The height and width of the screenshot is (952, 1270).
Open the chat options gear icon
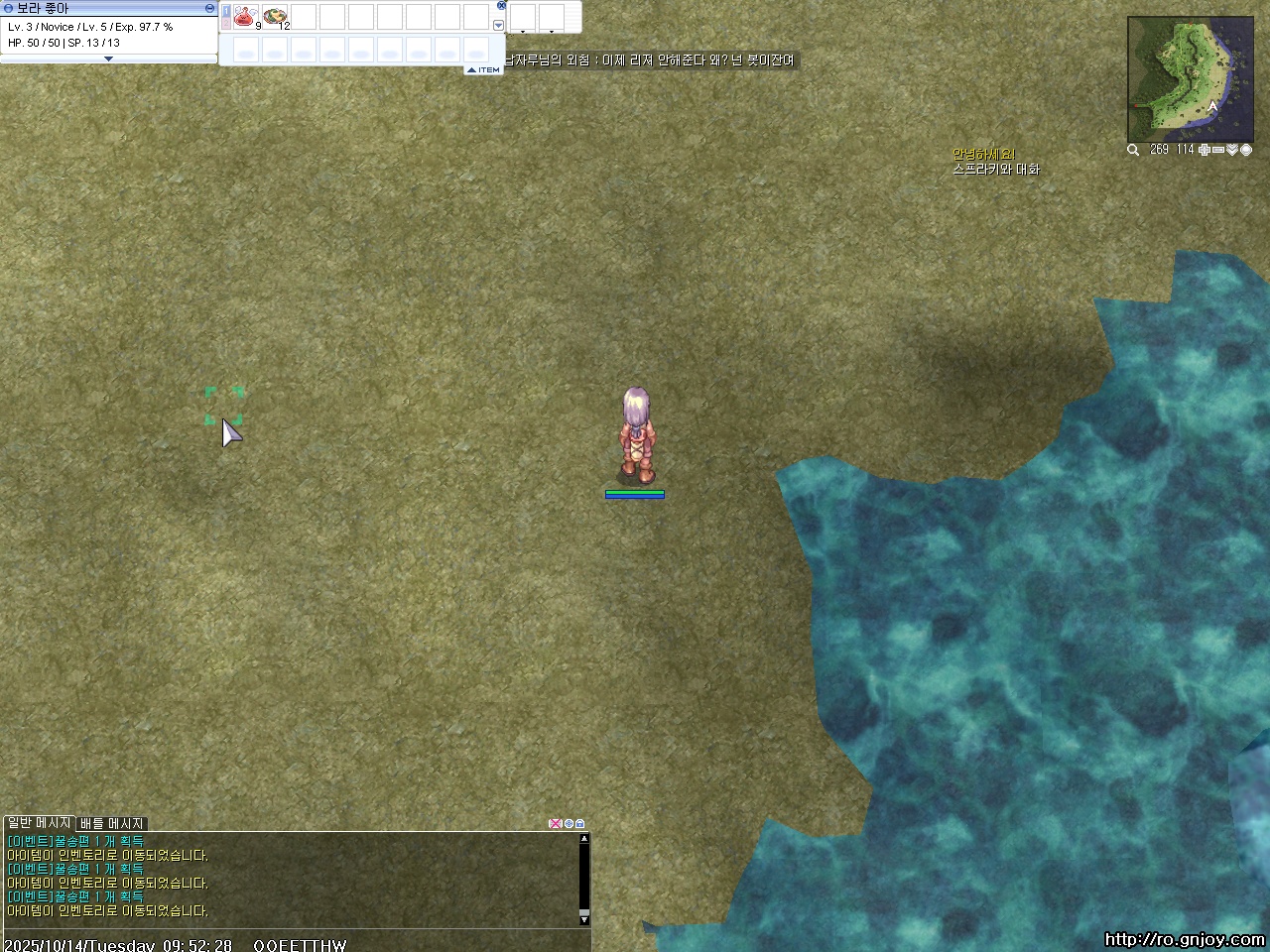[x=569, y=824]
